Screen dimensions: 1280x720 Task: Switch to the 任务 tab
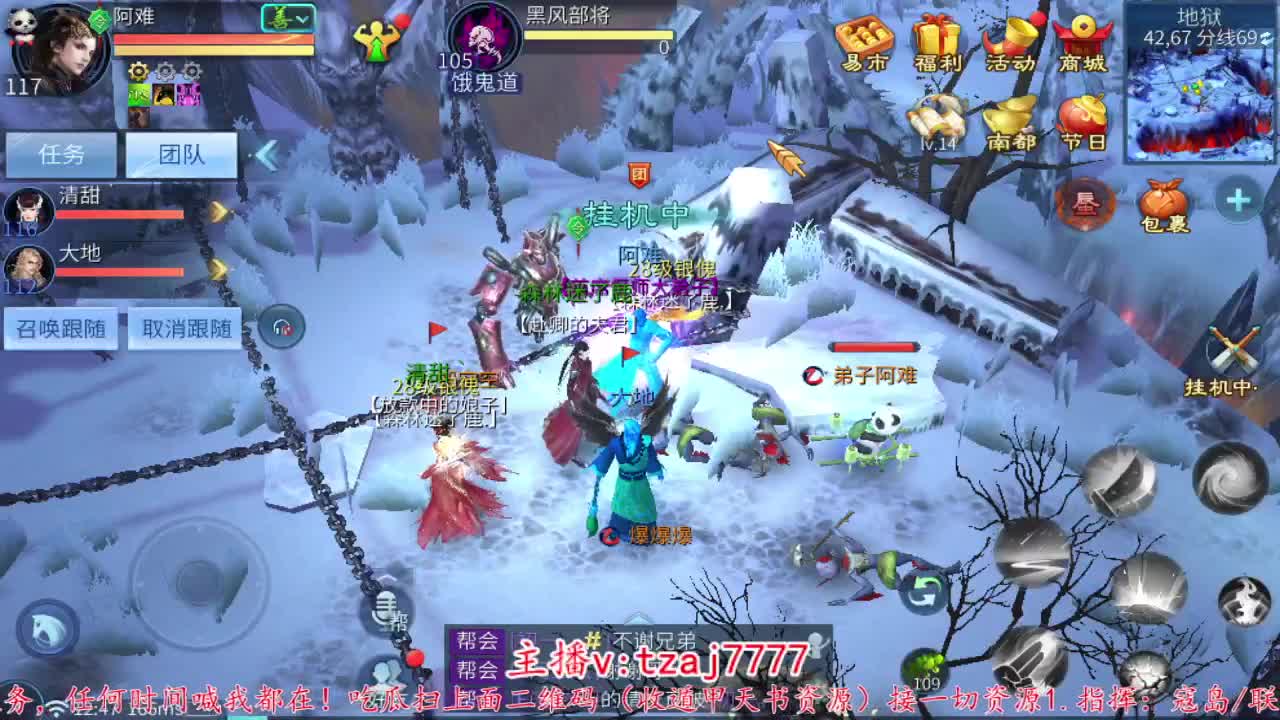60,155
